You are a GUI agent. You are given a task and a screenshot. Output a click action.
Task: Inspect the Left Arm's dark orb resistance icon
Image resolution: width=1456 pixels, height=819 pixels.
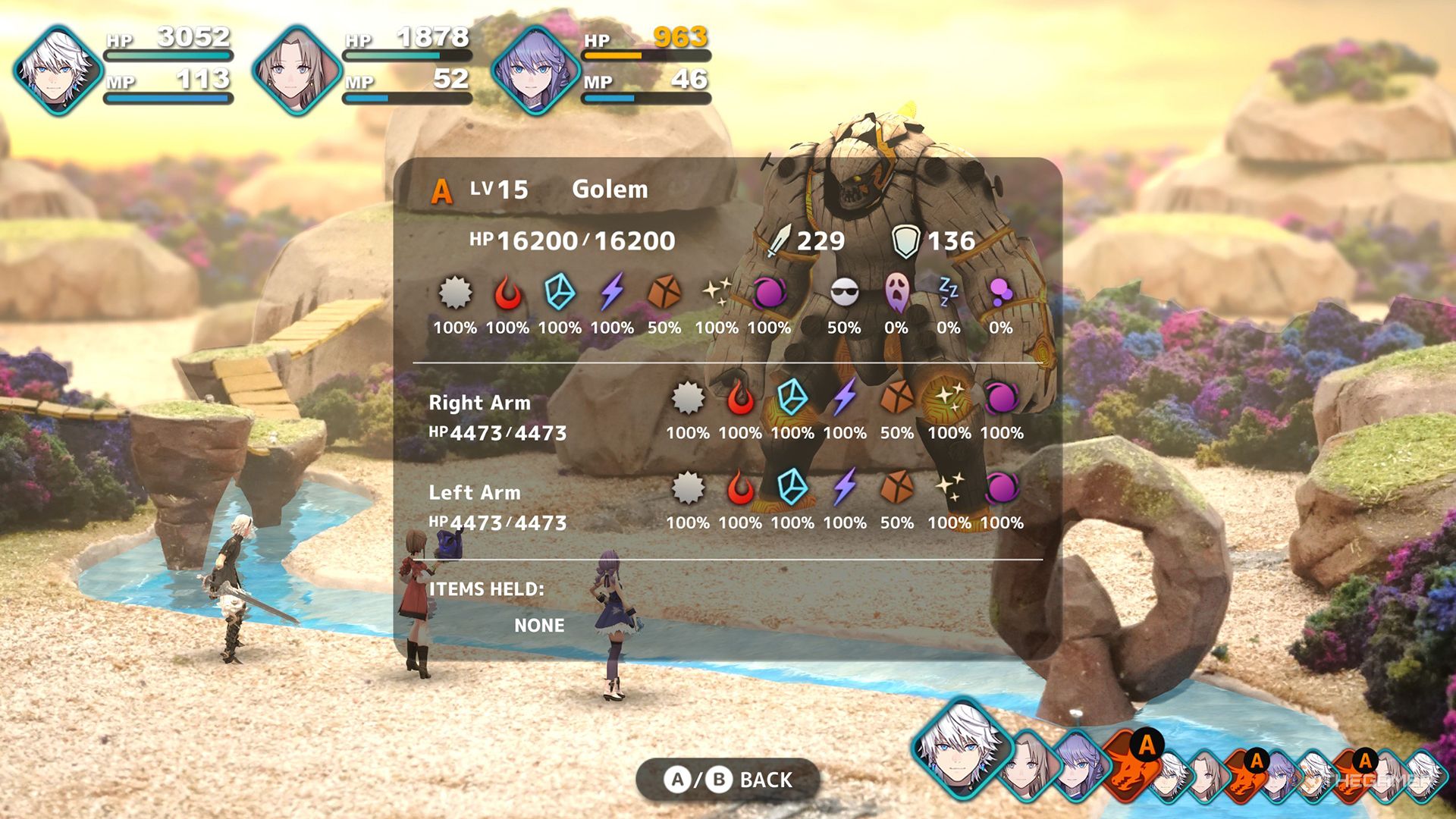(x=1002, y=488)
